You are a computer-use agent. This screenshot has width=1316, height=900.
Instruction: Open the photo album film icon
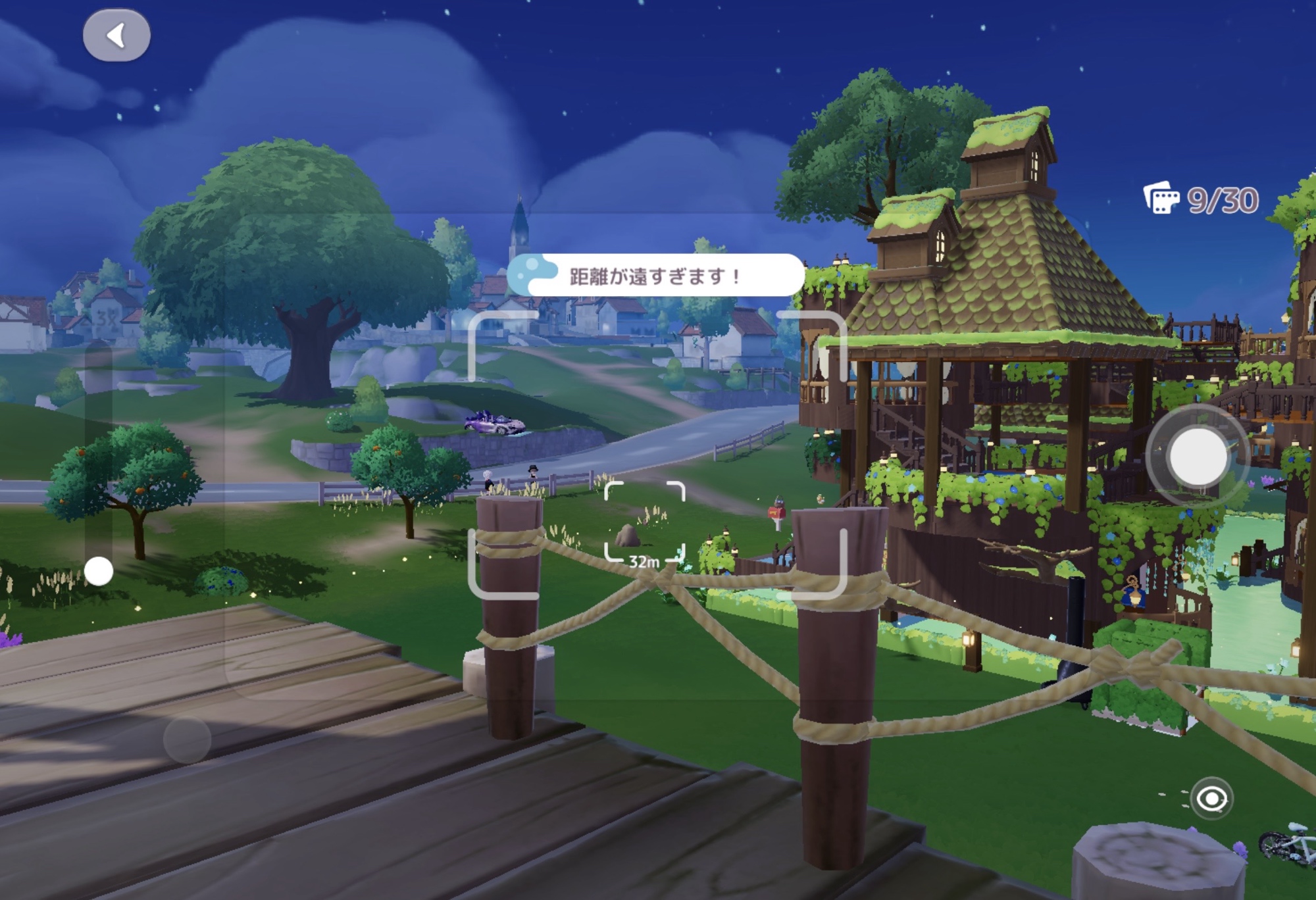(x=1162, y=198)
